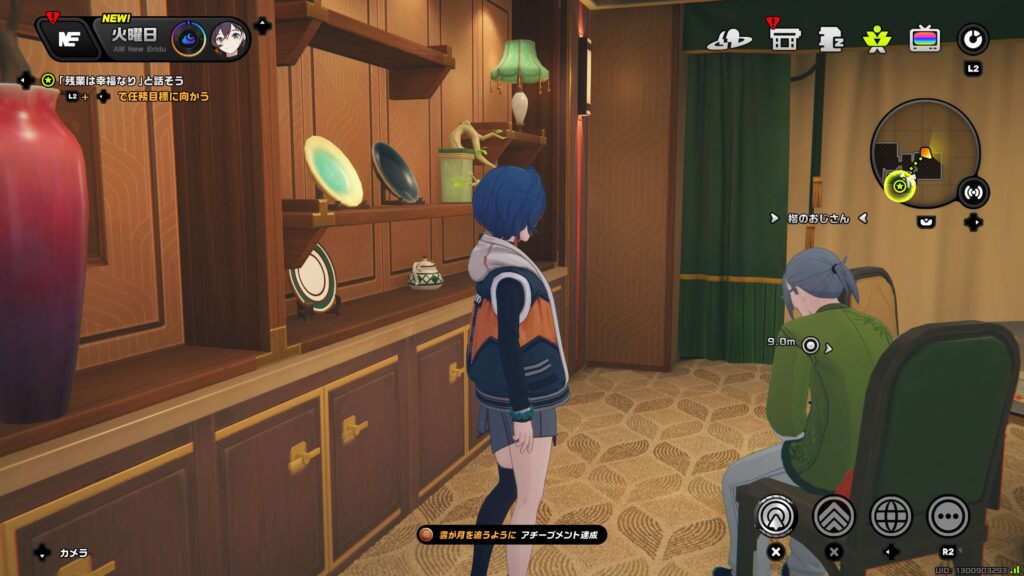Open the yellow-green figure event icon
This screenshot has width=1024, height=576.
(876, 40)
